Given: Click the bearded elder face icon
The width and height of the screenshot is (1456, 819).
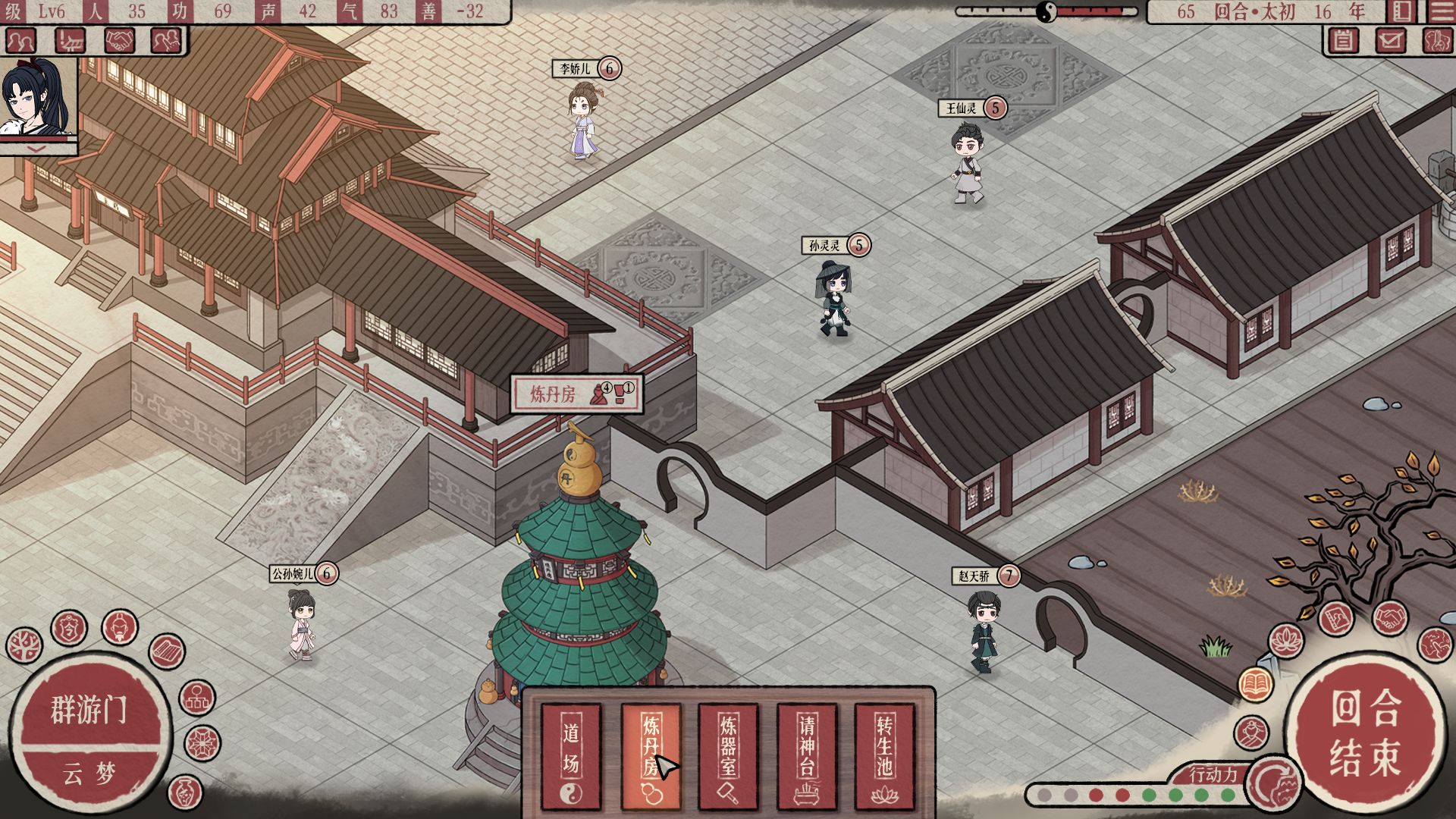Looking at the screenshot, I should (120, 626).
